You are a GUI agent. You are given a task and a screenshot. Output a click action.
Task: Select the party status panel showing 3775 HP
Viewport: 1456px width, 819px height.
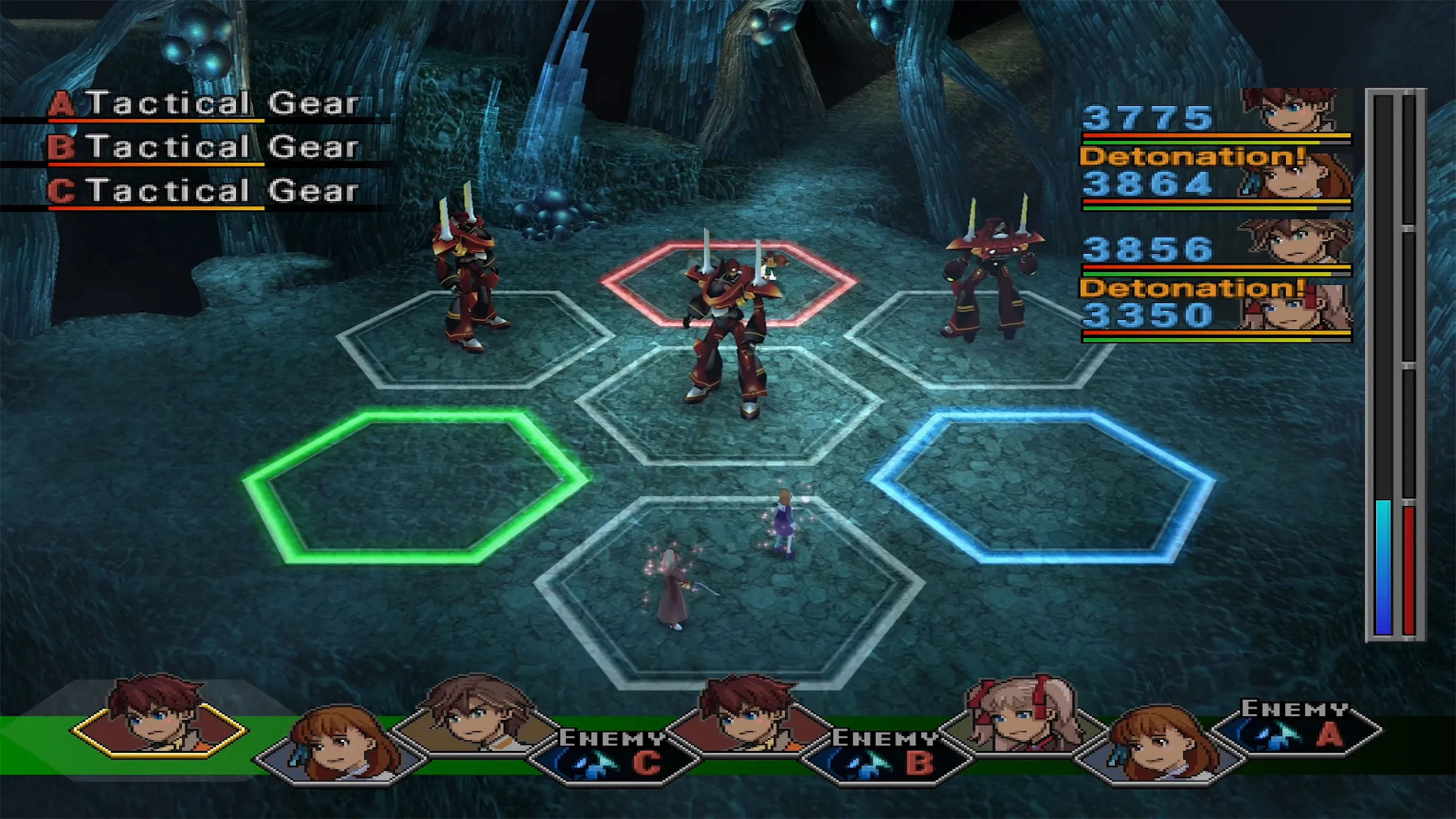pos(1216,117)
